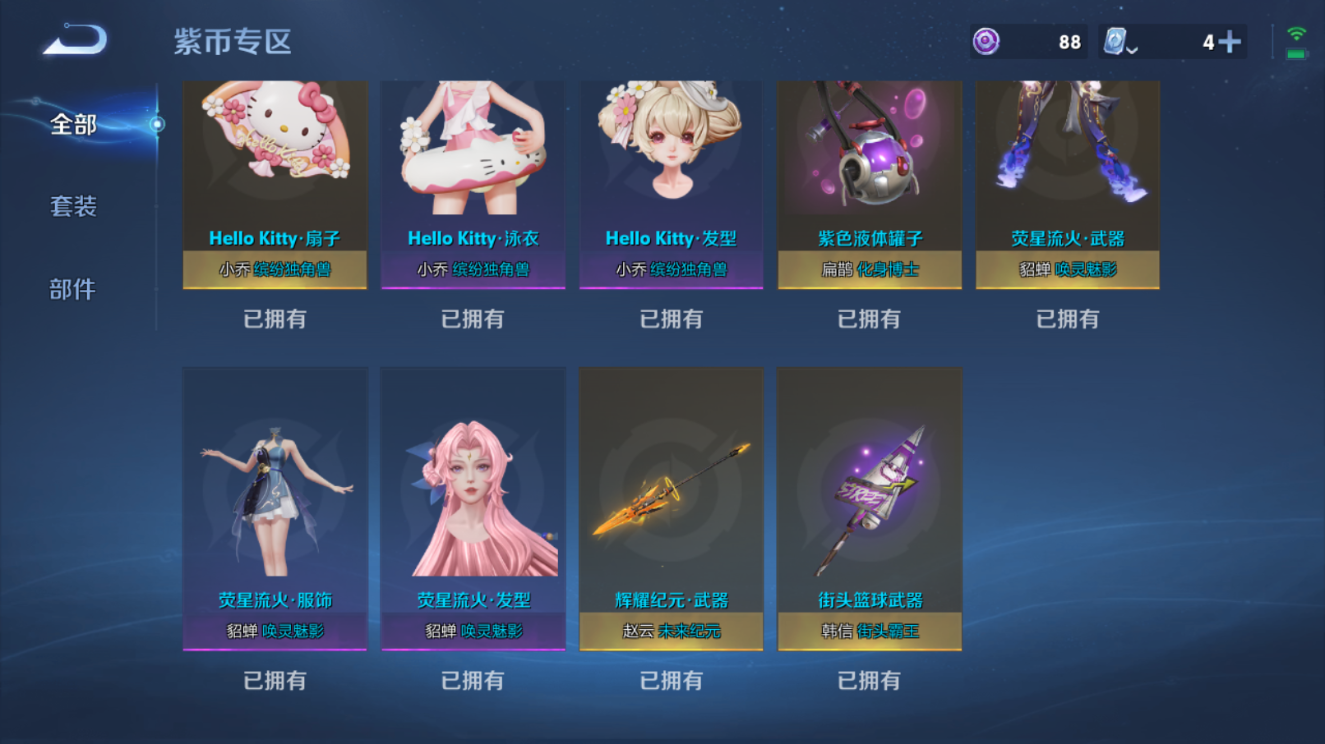Click the plus button beside the card count
The height and width of the screenshot is (744, 1325).
pyautogui.click(x=1232, y=41)
